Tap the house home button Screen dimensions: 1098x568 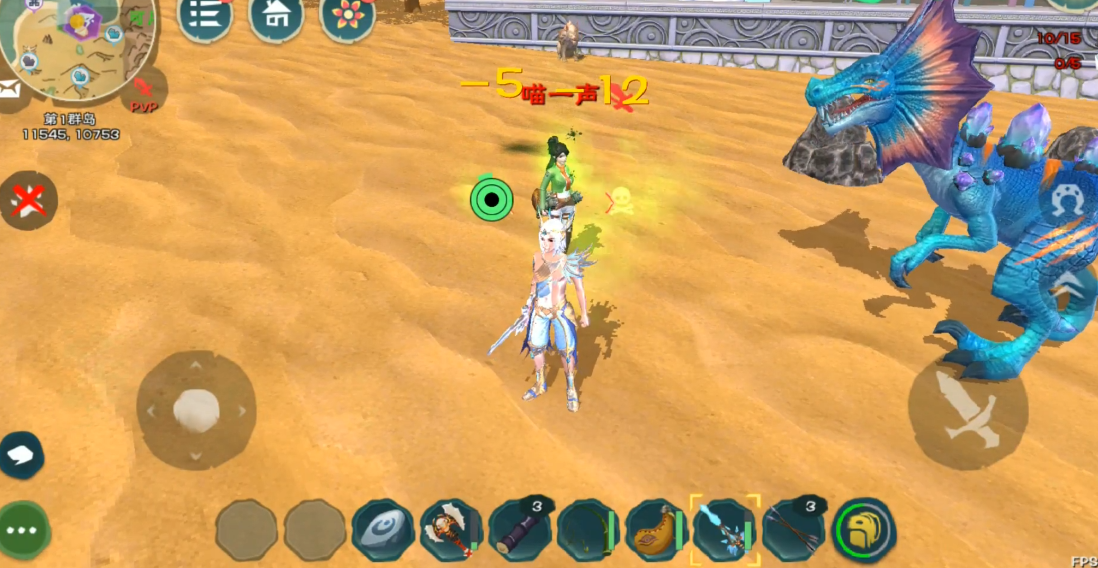coord(276,17)
